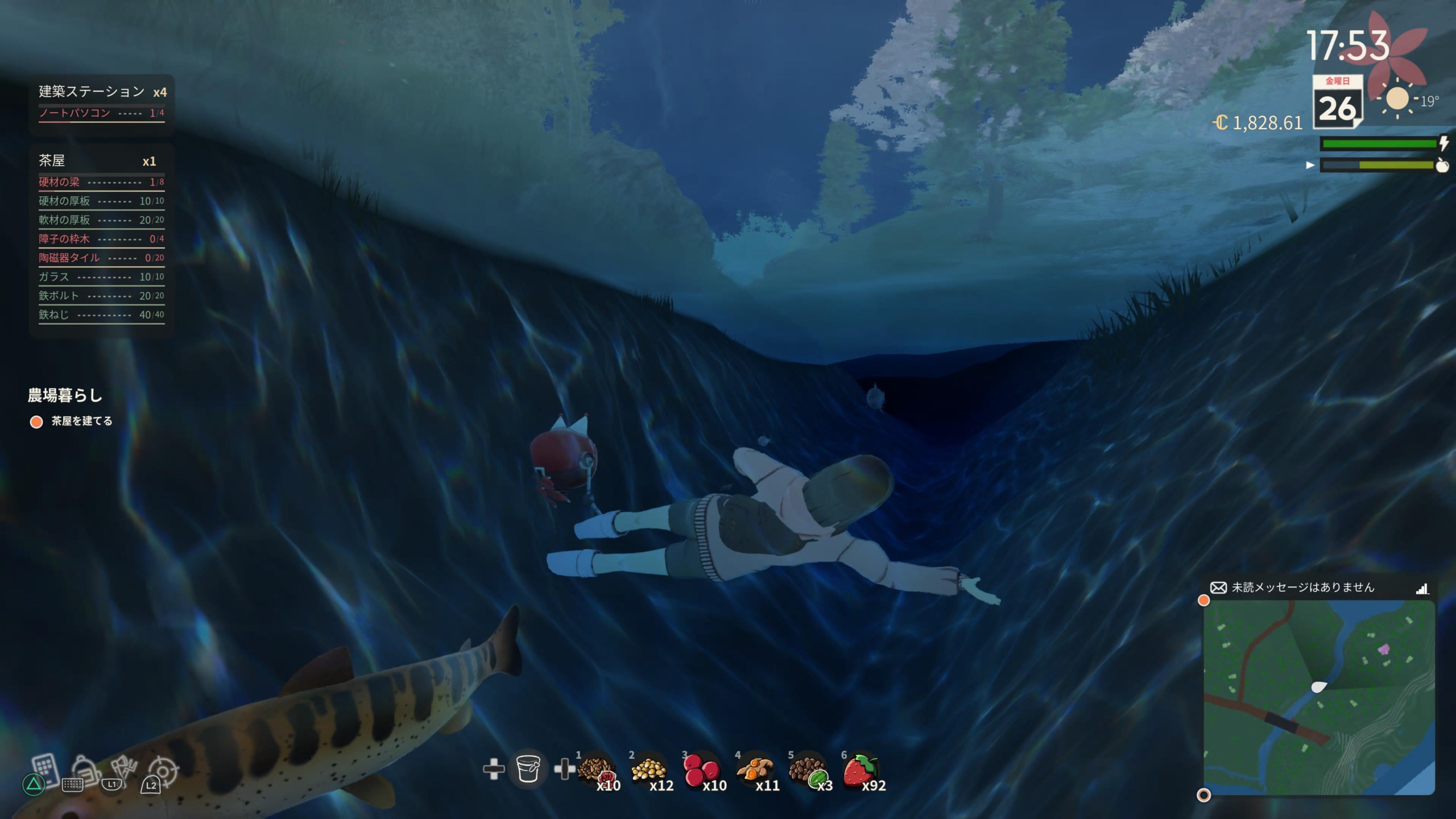Pick the watermelon seeds hotbar slot

807,772
